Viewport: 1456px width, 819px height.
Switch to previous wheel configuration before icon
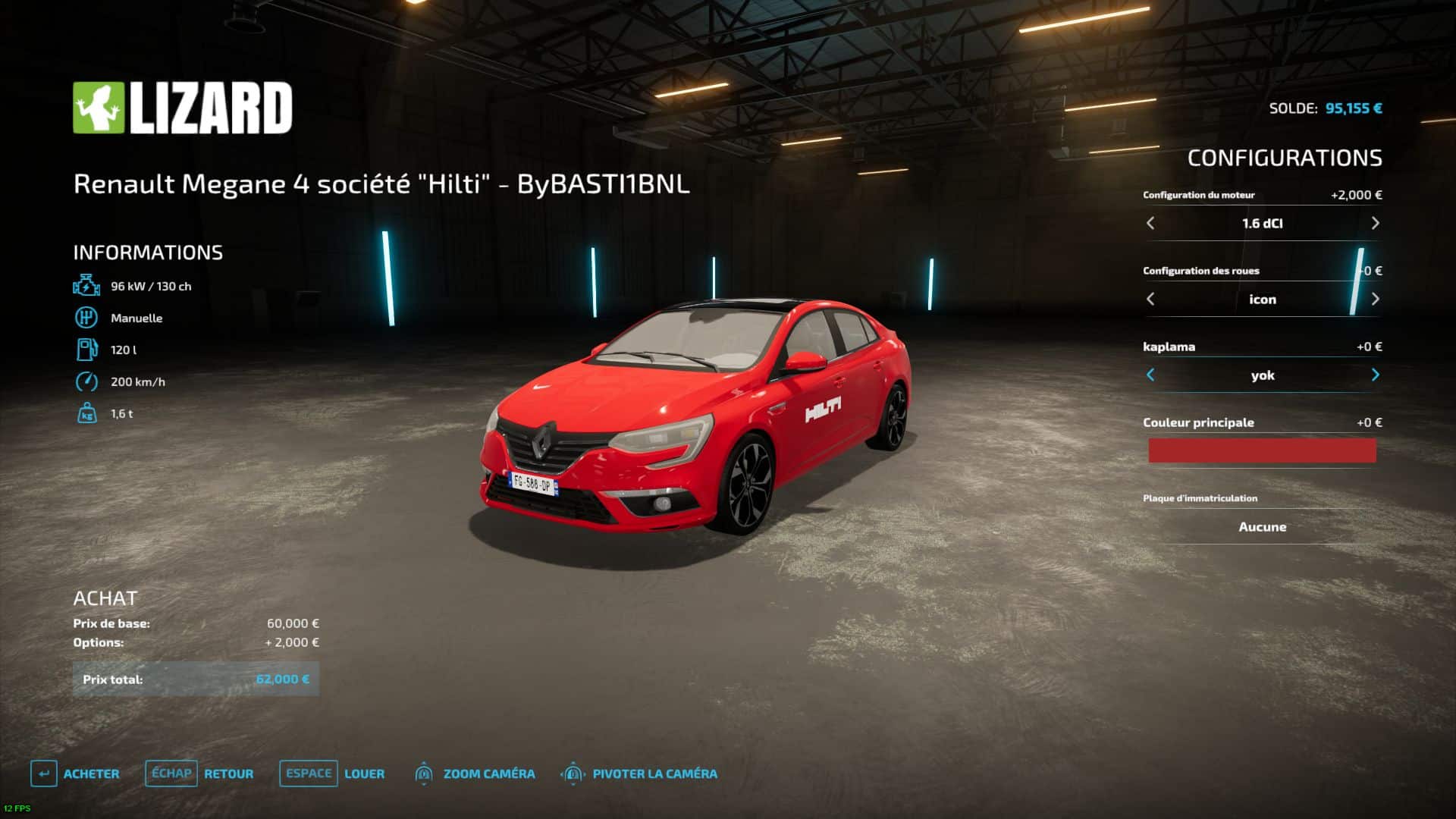pos(1150,299)
